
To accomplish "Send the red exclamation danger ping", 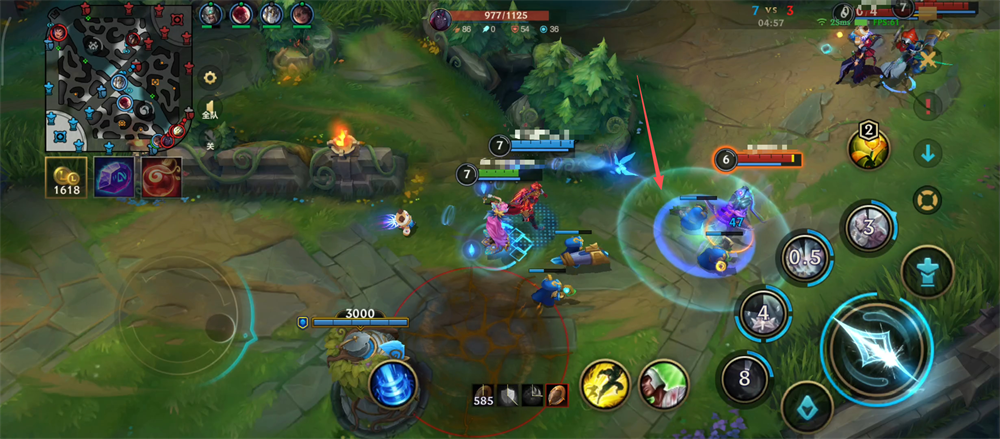I will tap(927, 104).
